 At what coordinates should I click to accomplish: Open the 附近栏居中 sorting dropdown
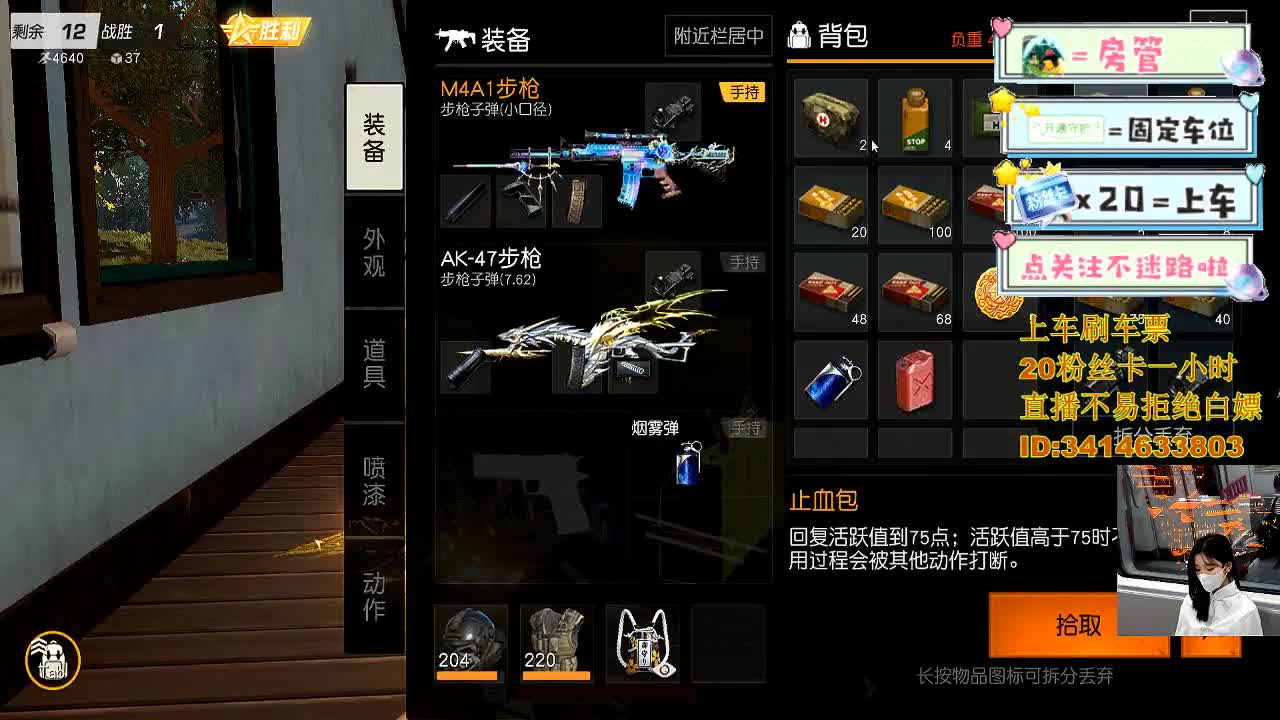[718, 35]
